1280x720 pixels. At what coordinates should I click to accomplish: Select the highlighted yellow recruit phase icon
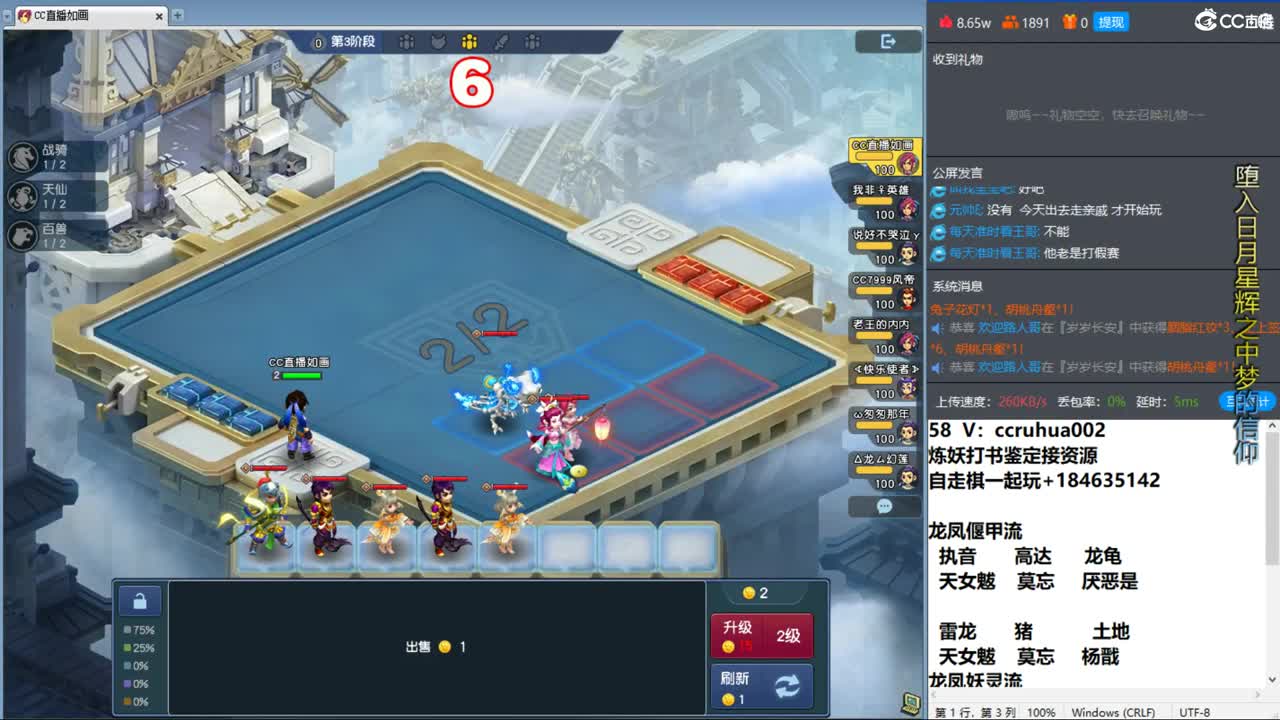tap(470, 43)
